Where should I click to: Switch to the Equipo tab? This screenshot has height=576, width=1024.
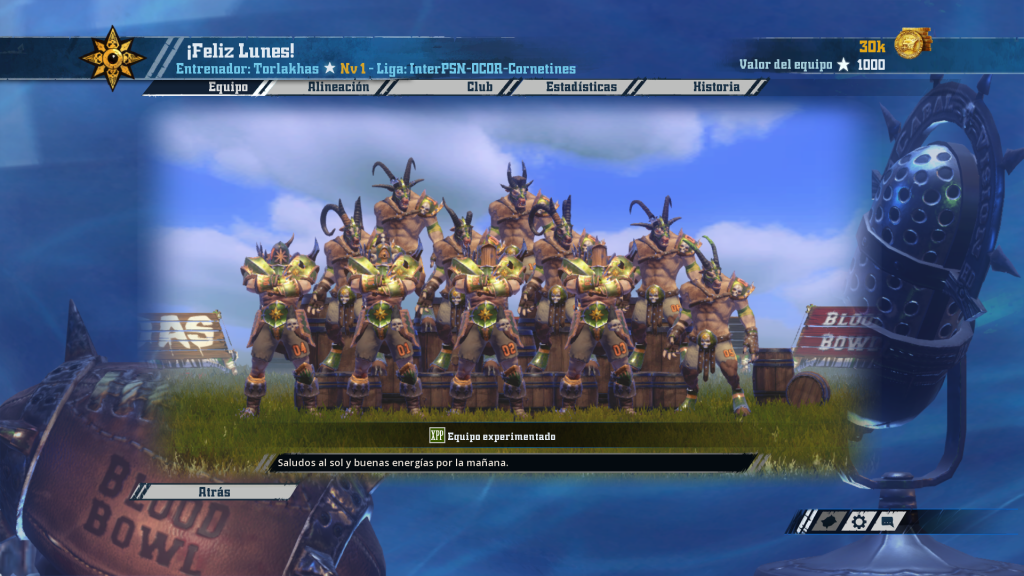point(228,87)
